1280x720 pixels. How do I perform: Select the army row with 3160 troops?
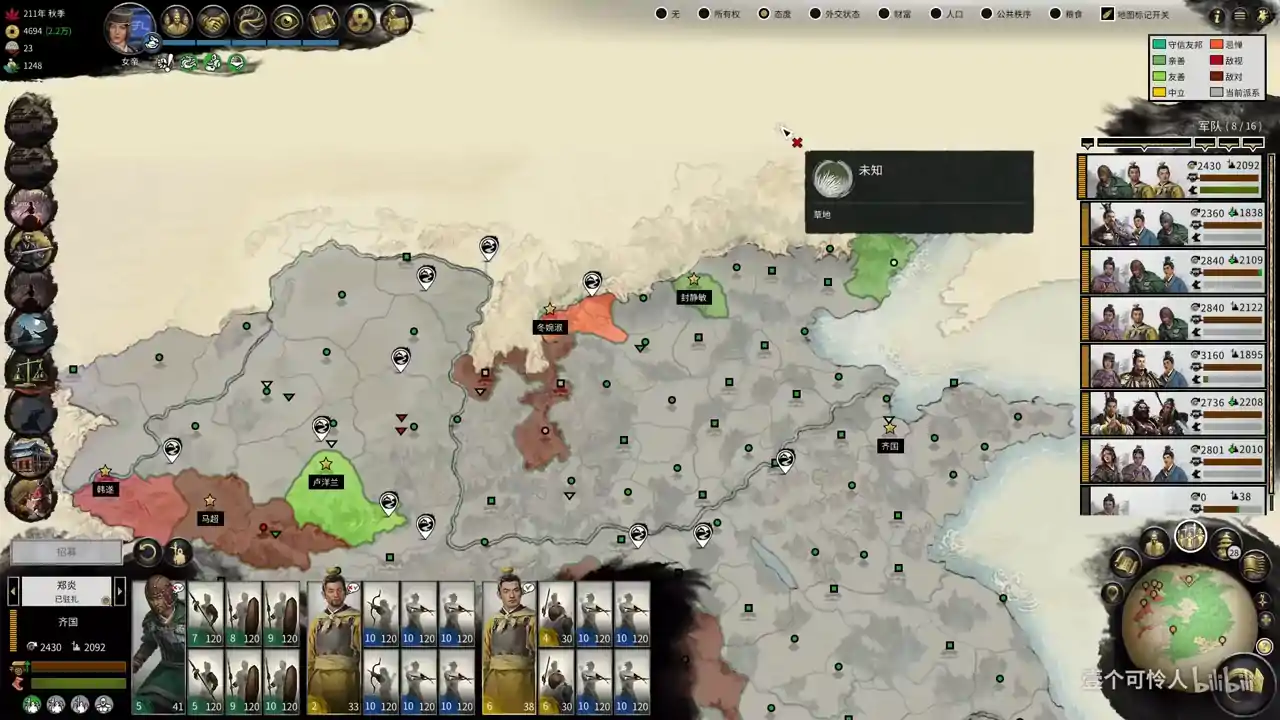1175,366
